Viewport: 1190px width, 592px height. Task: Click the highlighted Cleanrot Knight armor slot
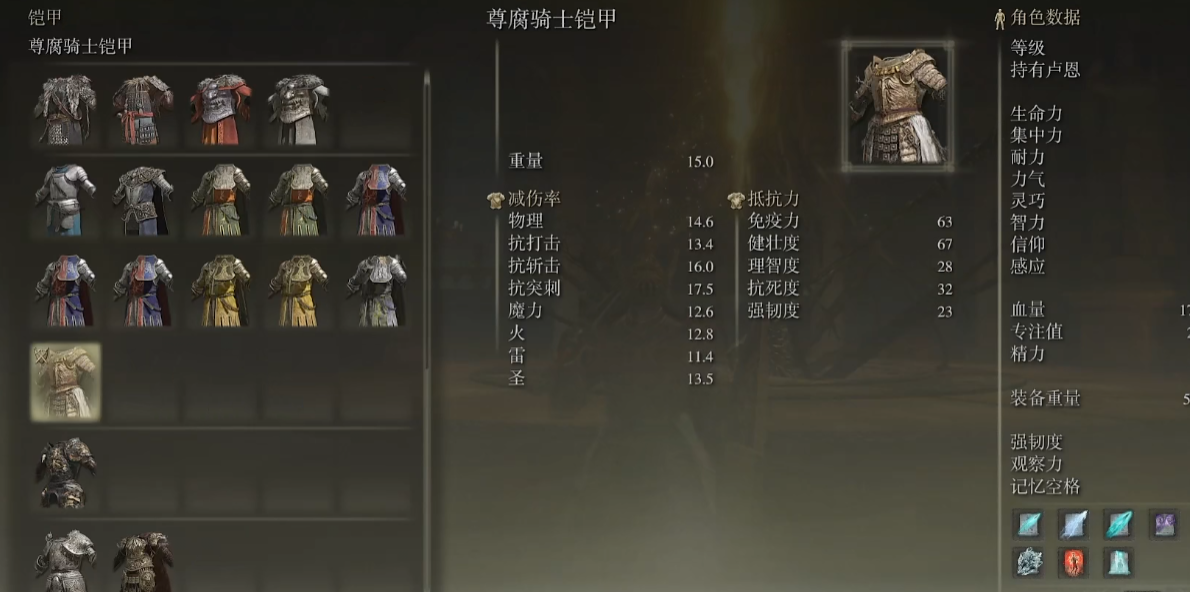[66, 381]
